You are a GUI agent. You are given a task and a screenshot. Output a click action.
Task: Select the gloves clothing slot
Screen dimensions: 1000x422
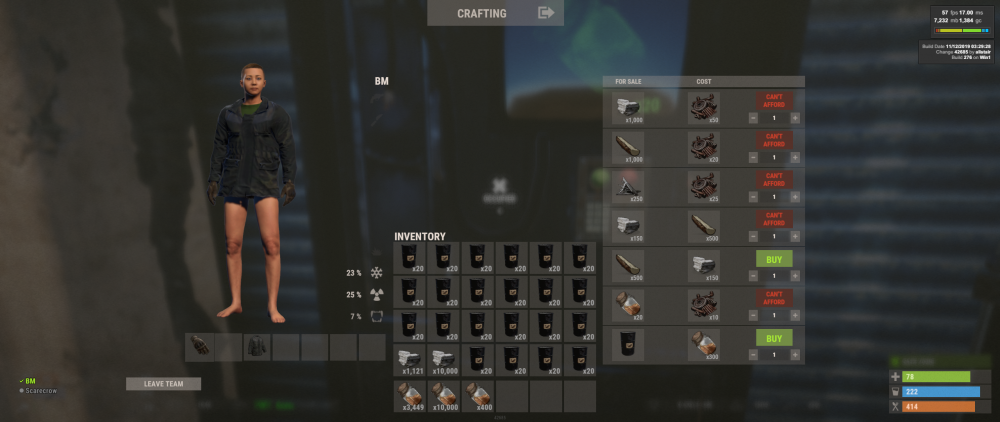(x=200, y=347)
